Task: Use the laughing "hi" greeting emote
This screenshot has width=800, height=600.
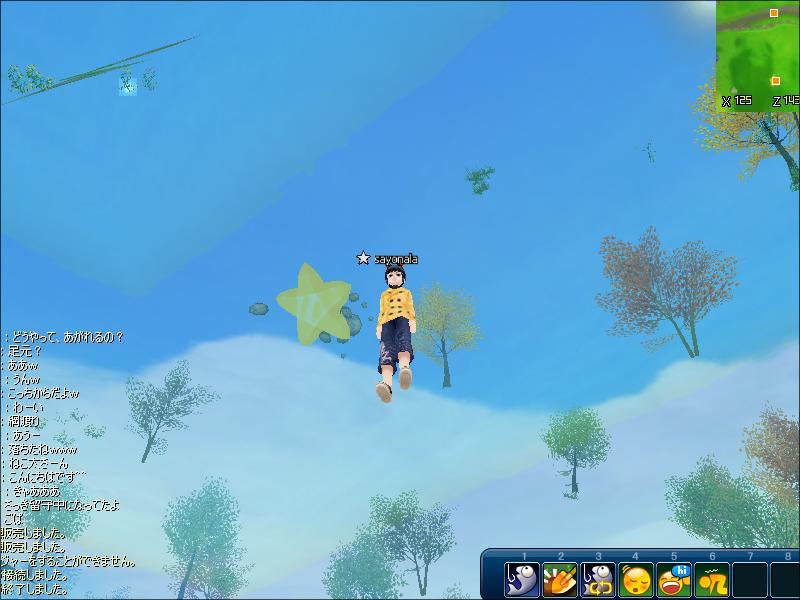Action: (675, 580)
